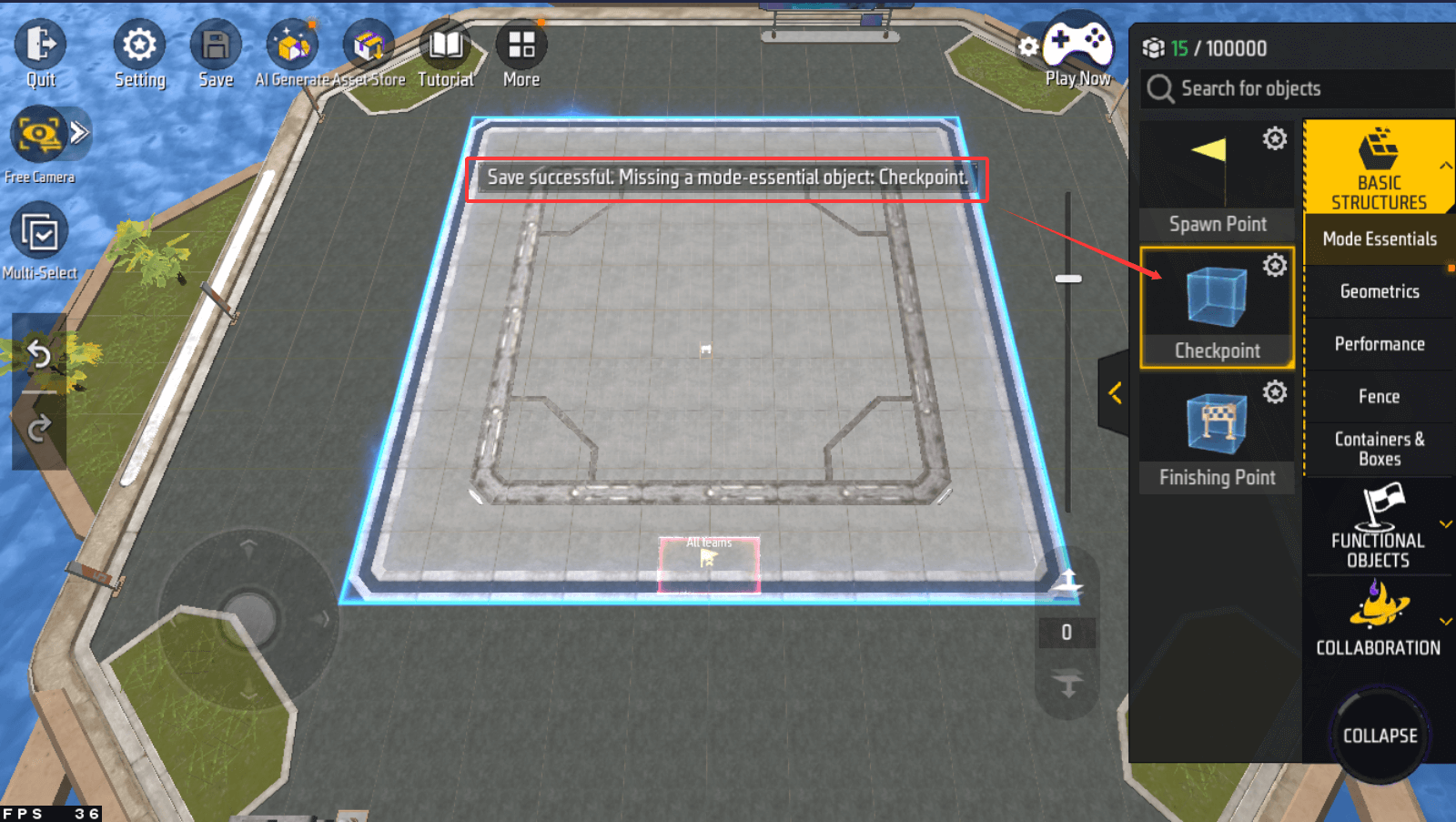Start Play Now test mode

[1077, 46]
